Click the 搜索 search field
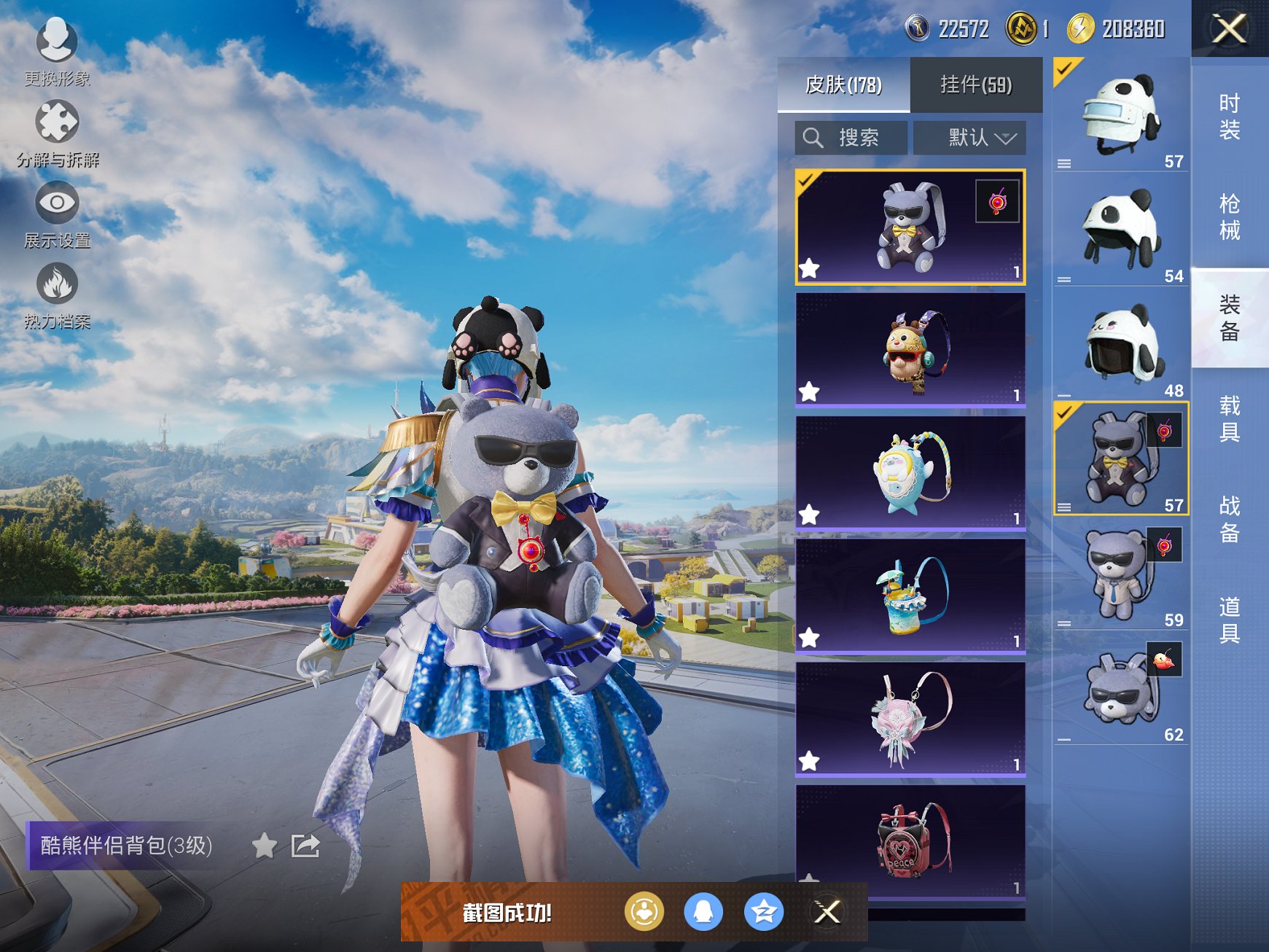Screen dimensions: 1269x952 (851, 137)
